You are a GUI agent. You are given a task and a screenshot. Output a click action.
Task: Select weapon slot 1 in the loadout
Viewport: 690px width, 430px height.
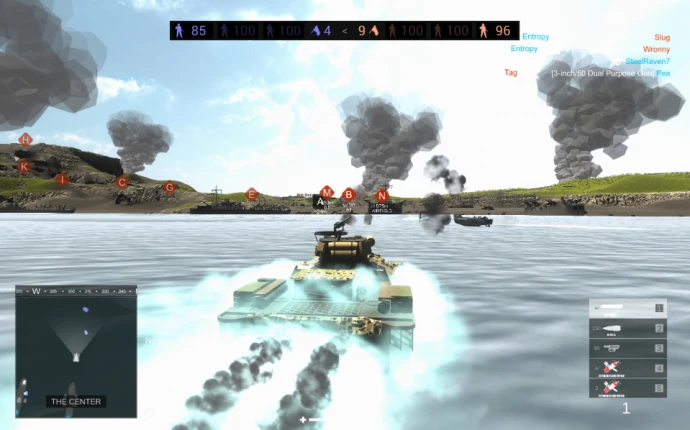[626, 308]
